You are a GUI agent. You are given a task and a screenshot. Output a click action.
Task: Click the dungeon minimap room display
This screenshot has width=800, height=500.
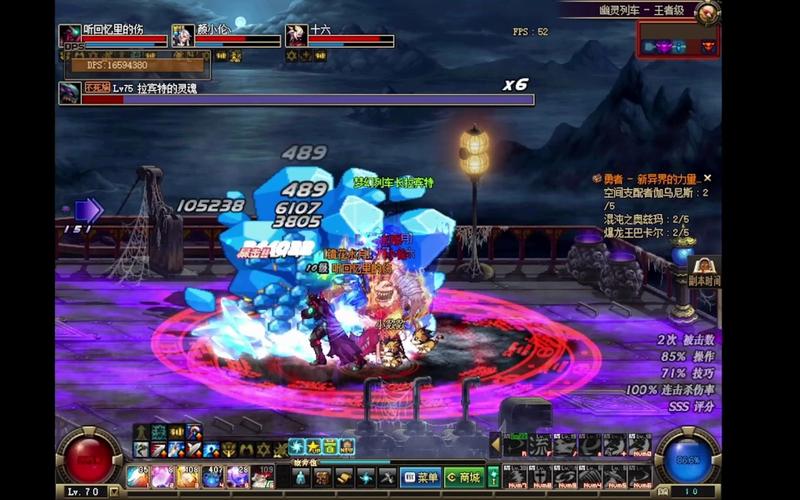click(x=679, y=46)
